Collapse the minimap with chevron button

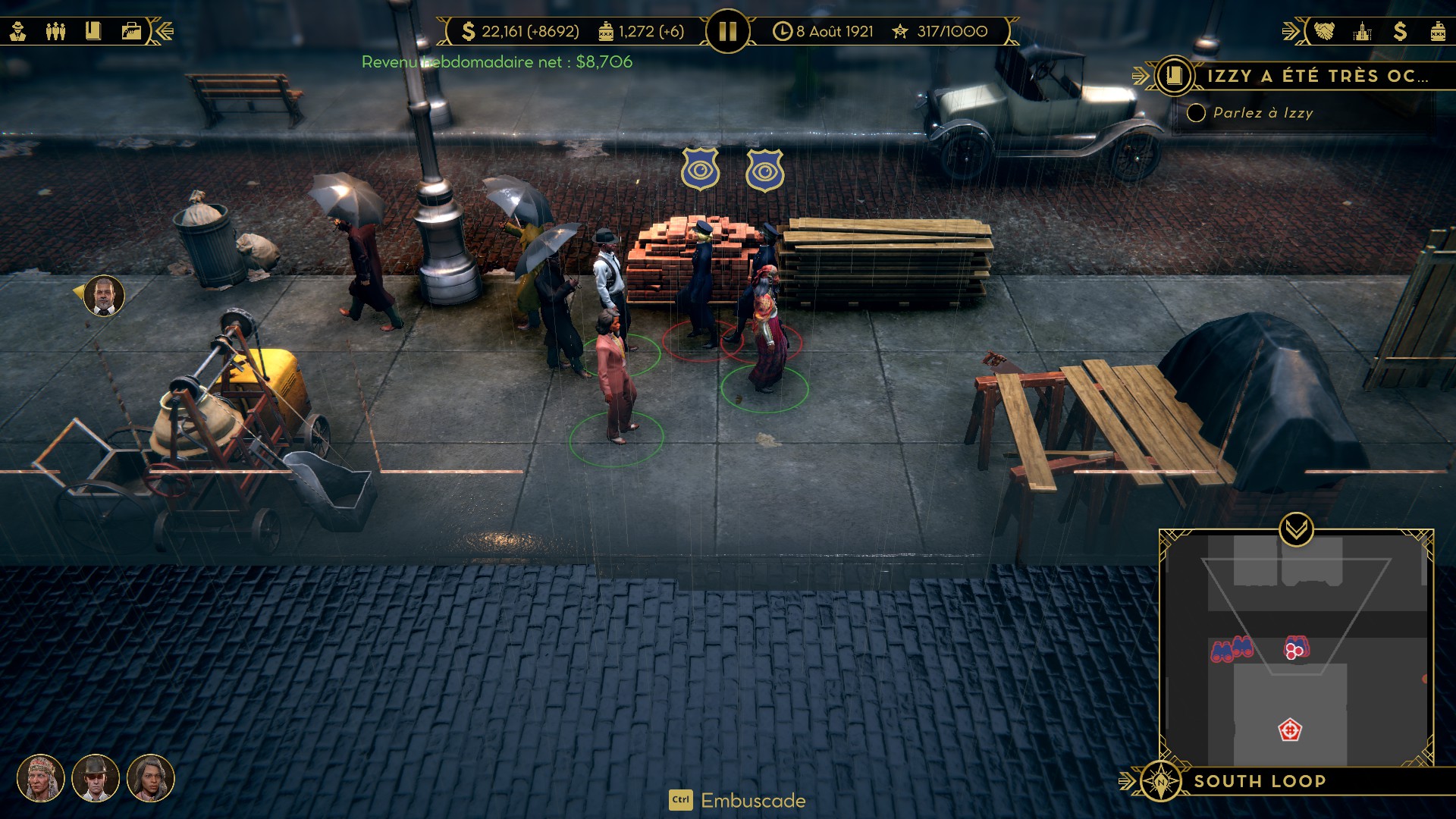click(x=1296, y=529)
